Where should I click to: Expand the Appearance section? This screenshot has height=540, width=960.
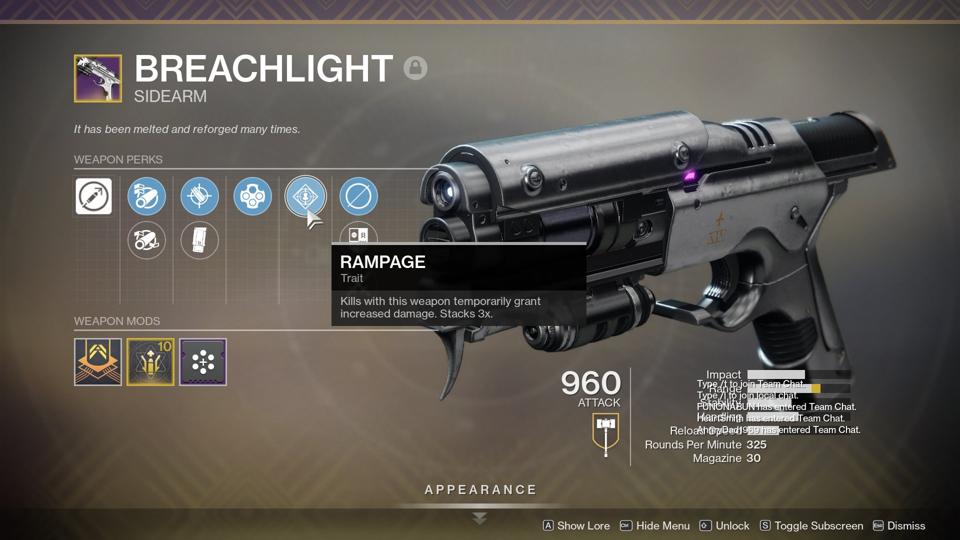480,490
